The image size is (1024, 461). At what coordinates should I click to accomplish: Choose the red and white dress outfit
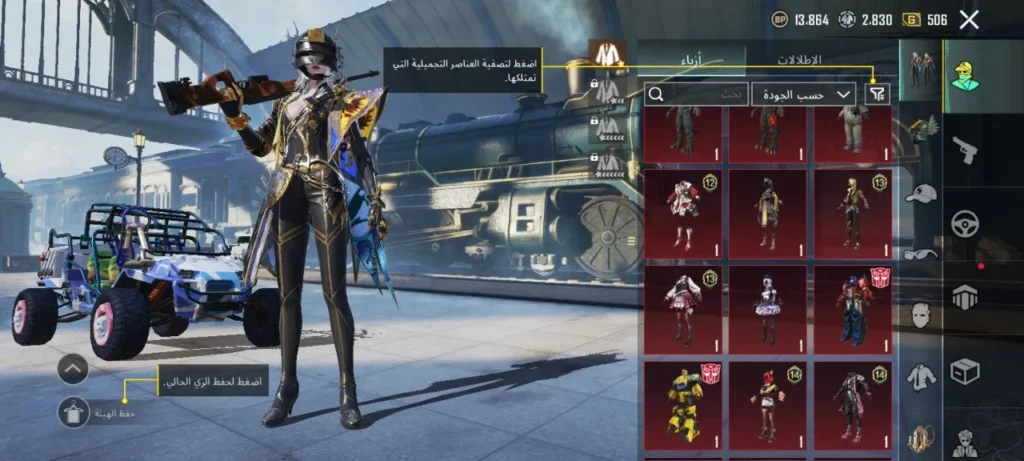[685, 212]
